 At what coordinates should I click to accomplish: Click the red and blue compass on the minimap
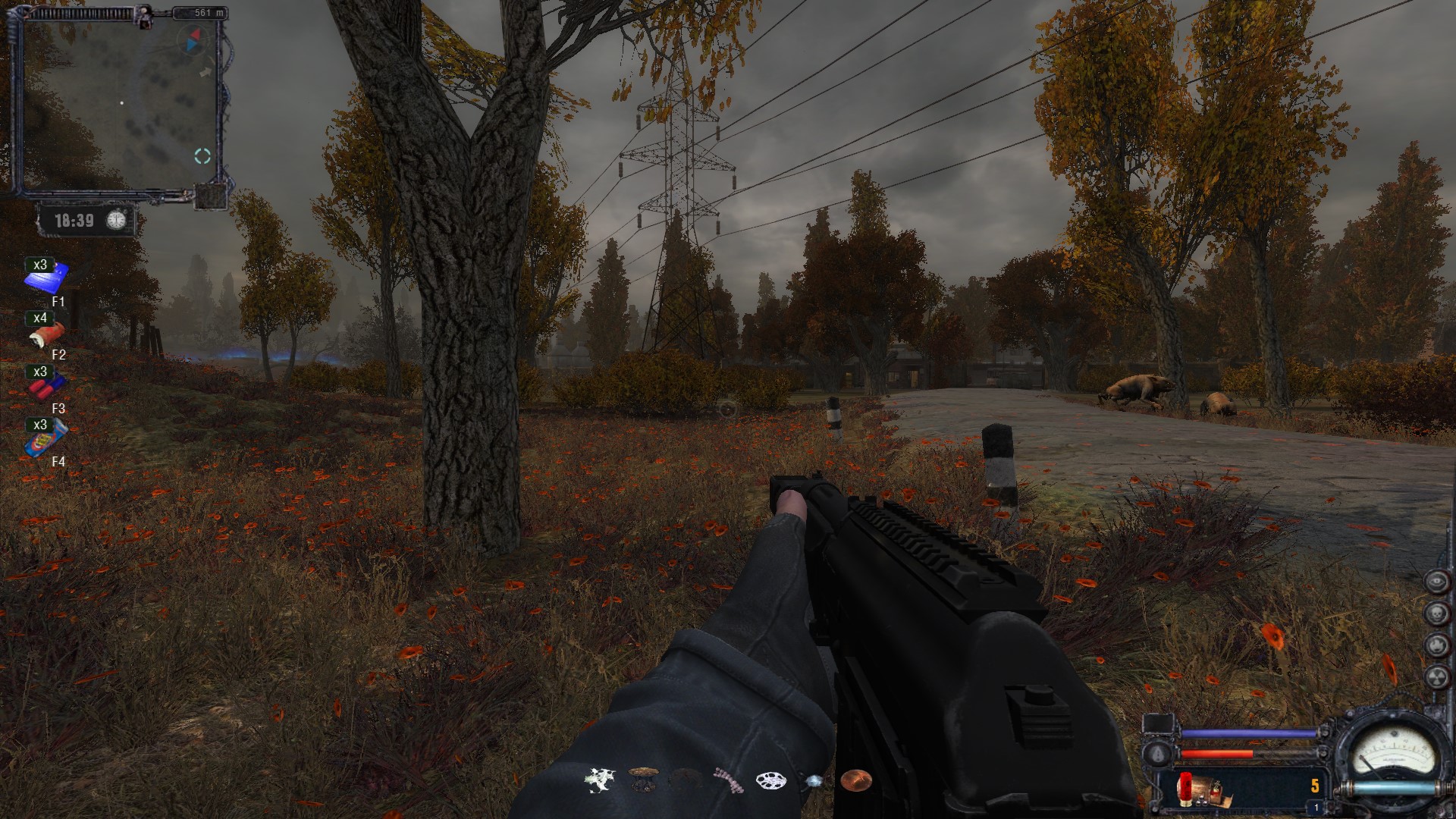[193, 40]
